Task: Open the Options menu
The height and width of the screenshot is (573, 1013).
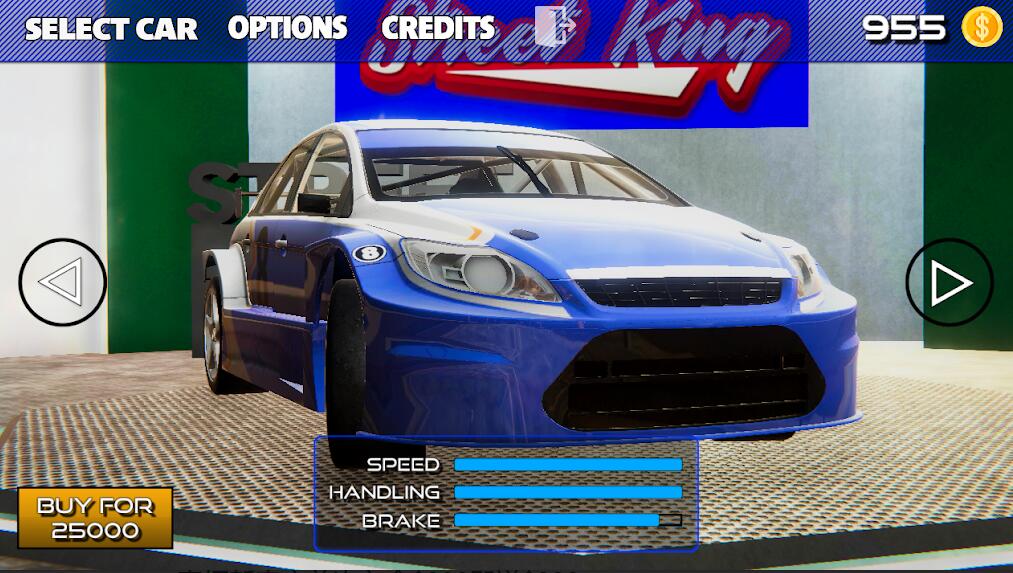Action: (287, 28)
